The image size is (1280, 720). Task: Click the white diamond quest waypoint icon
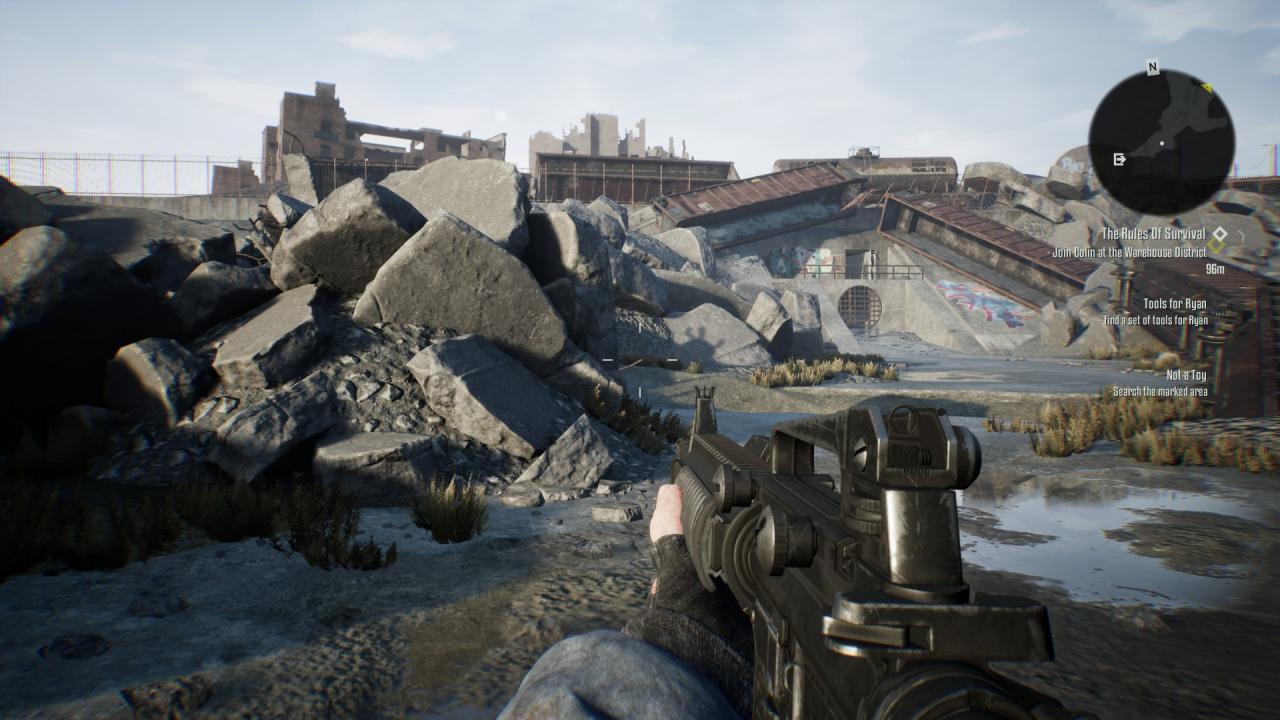(1218, 232)
